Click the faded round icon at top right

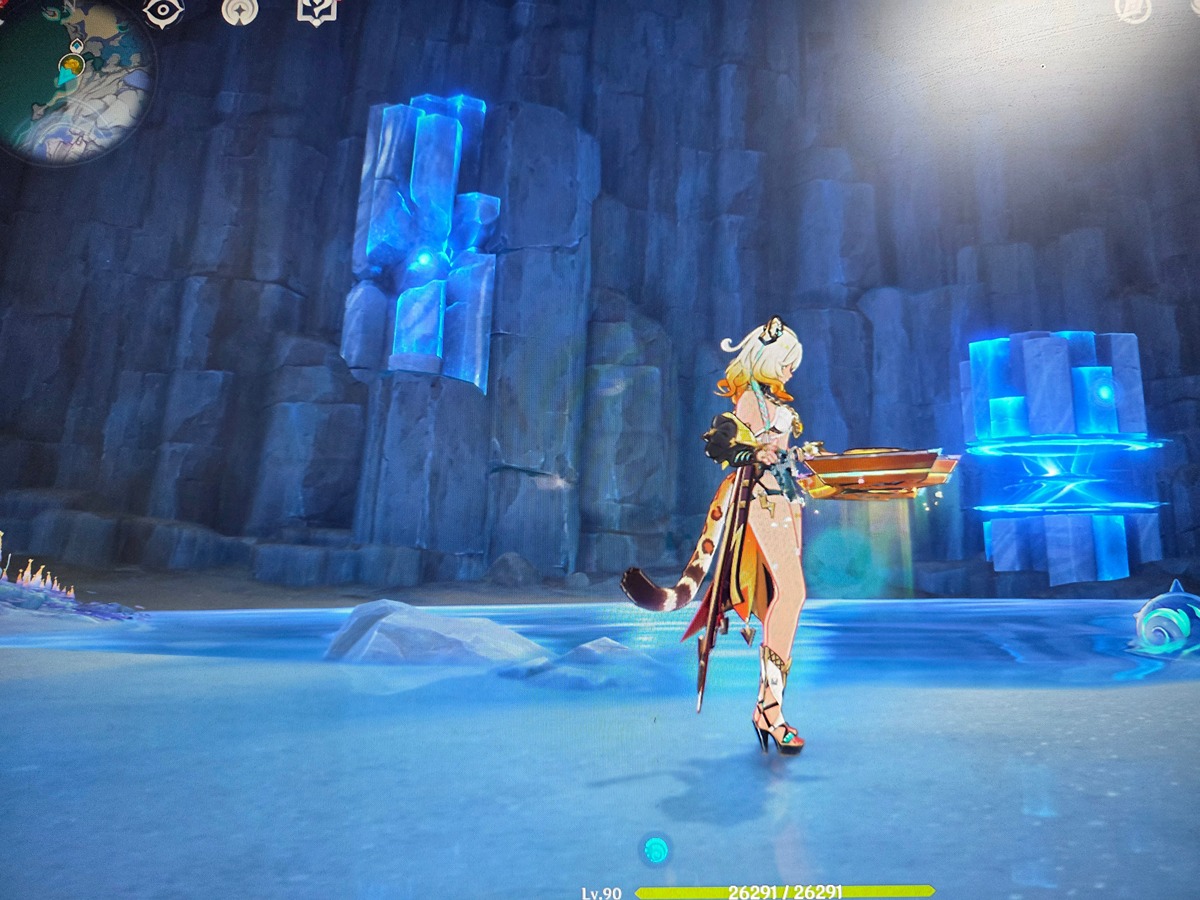click(1133, 9)
